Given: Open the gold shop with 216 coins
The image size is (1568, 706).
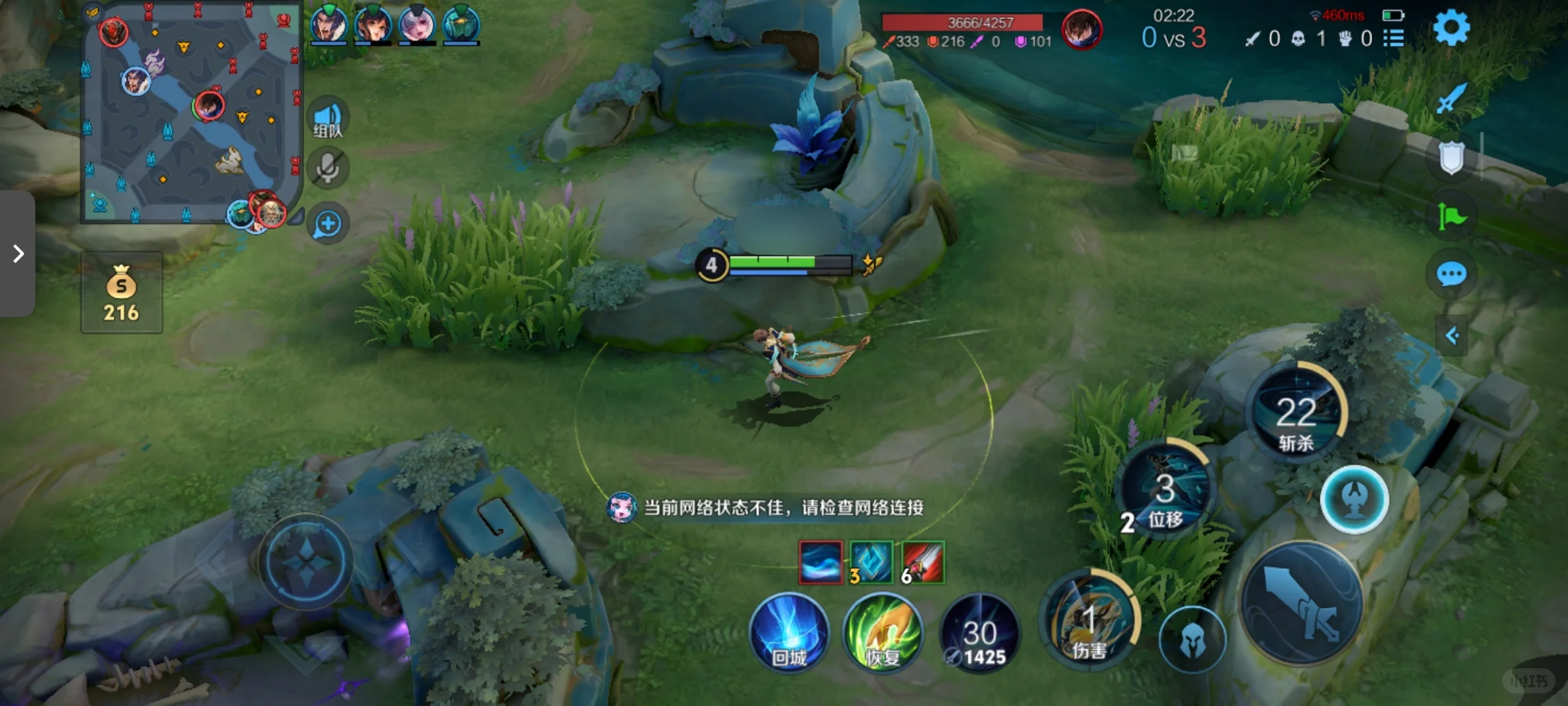Looking at the screenshot, I should pos(122,294).
